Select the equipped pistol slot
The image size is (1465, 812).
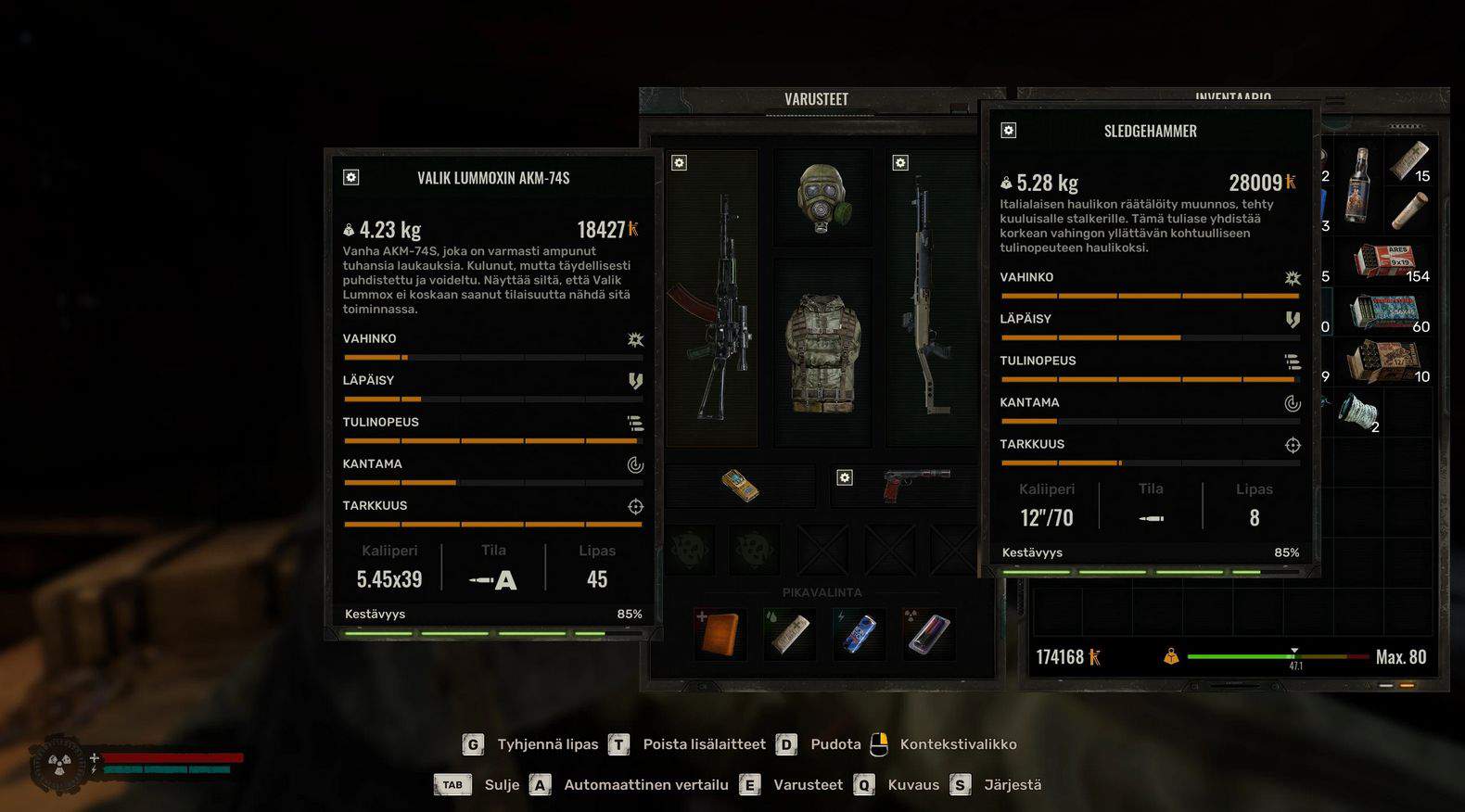click(x=916, y=485)
